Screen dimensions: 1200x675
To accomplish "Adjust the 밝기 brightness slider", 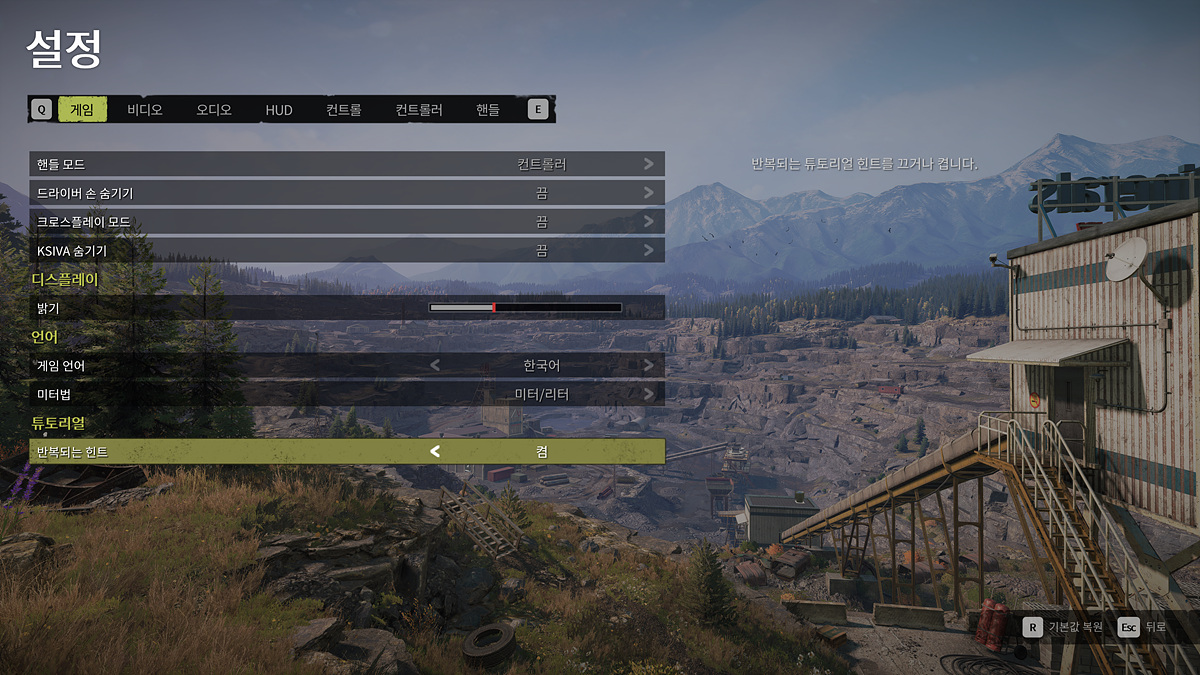I will tap(525, 308).
